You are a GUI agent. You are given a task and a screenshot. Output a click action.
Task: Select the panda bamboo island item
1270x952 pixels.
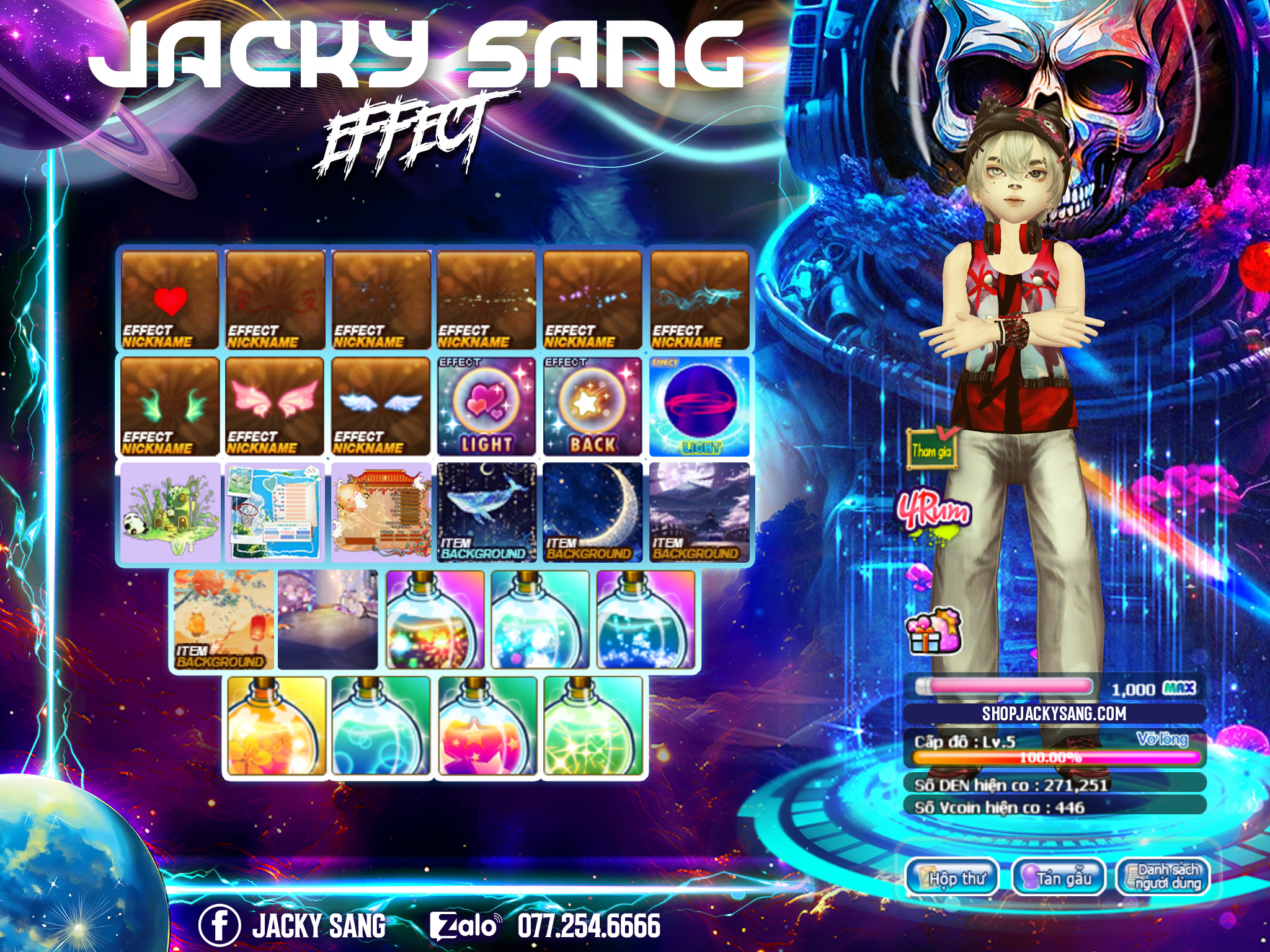tap(169, 513)
